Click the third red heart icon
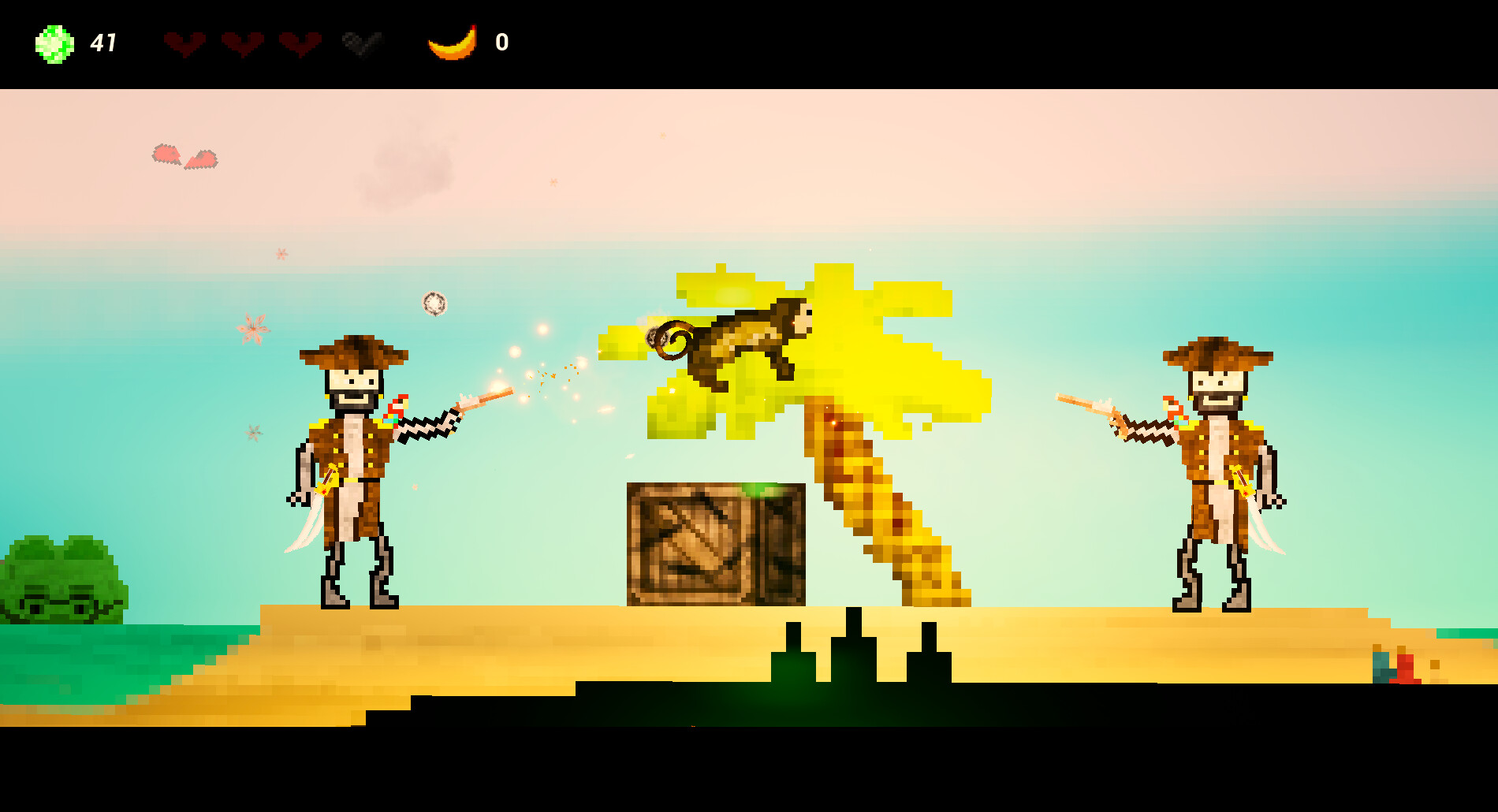This screenshot has width=1498, height=812. (x=300, y=45)
